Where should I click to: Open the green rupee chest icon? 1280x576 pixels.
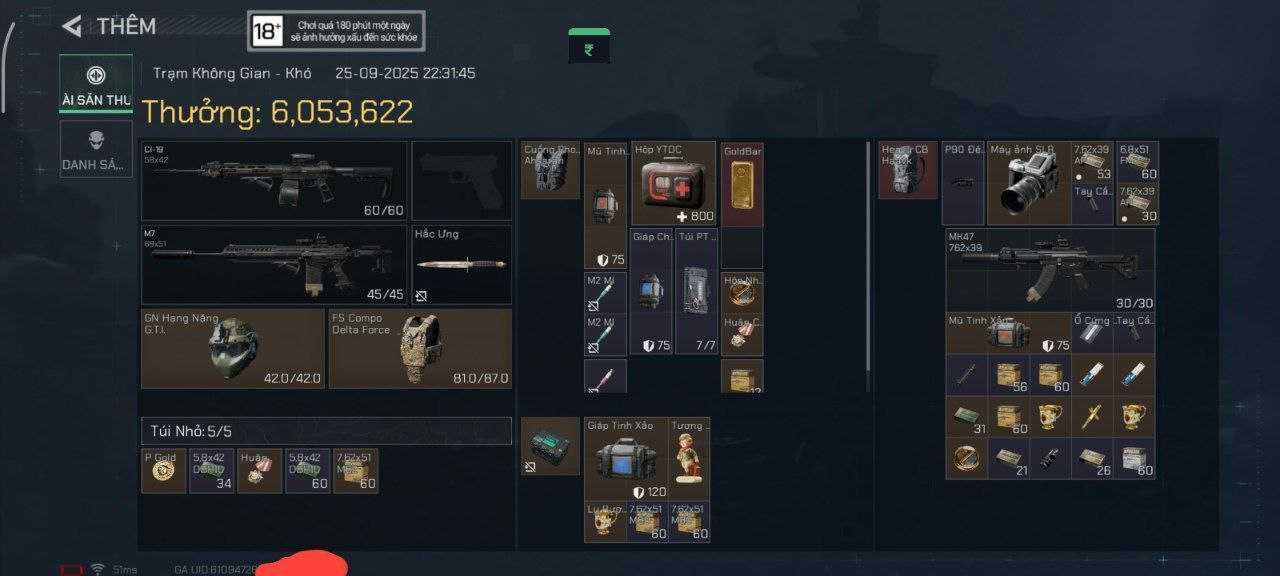tap(589, 46)
